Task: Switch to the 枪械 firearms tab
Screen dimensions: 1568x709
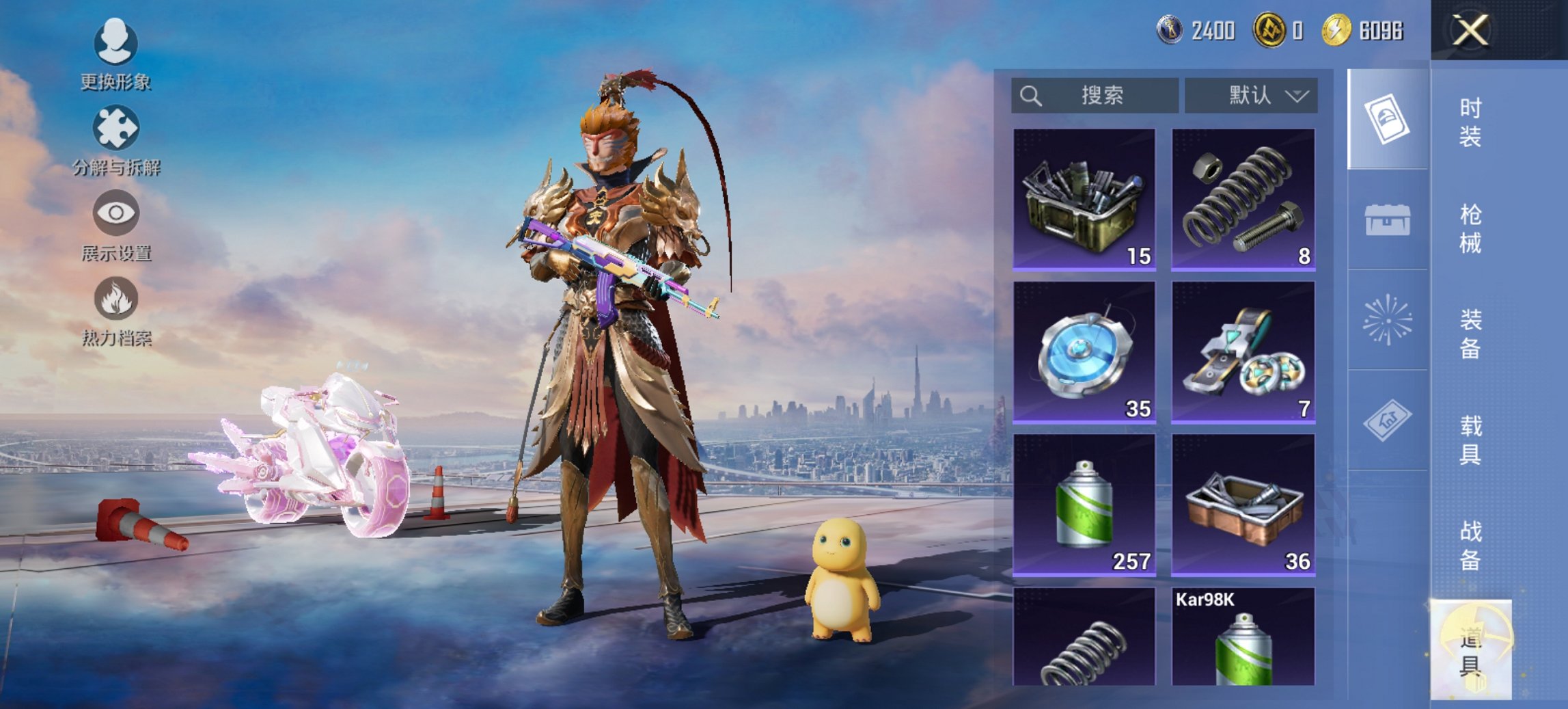Action: click(x=1470, y=228)
